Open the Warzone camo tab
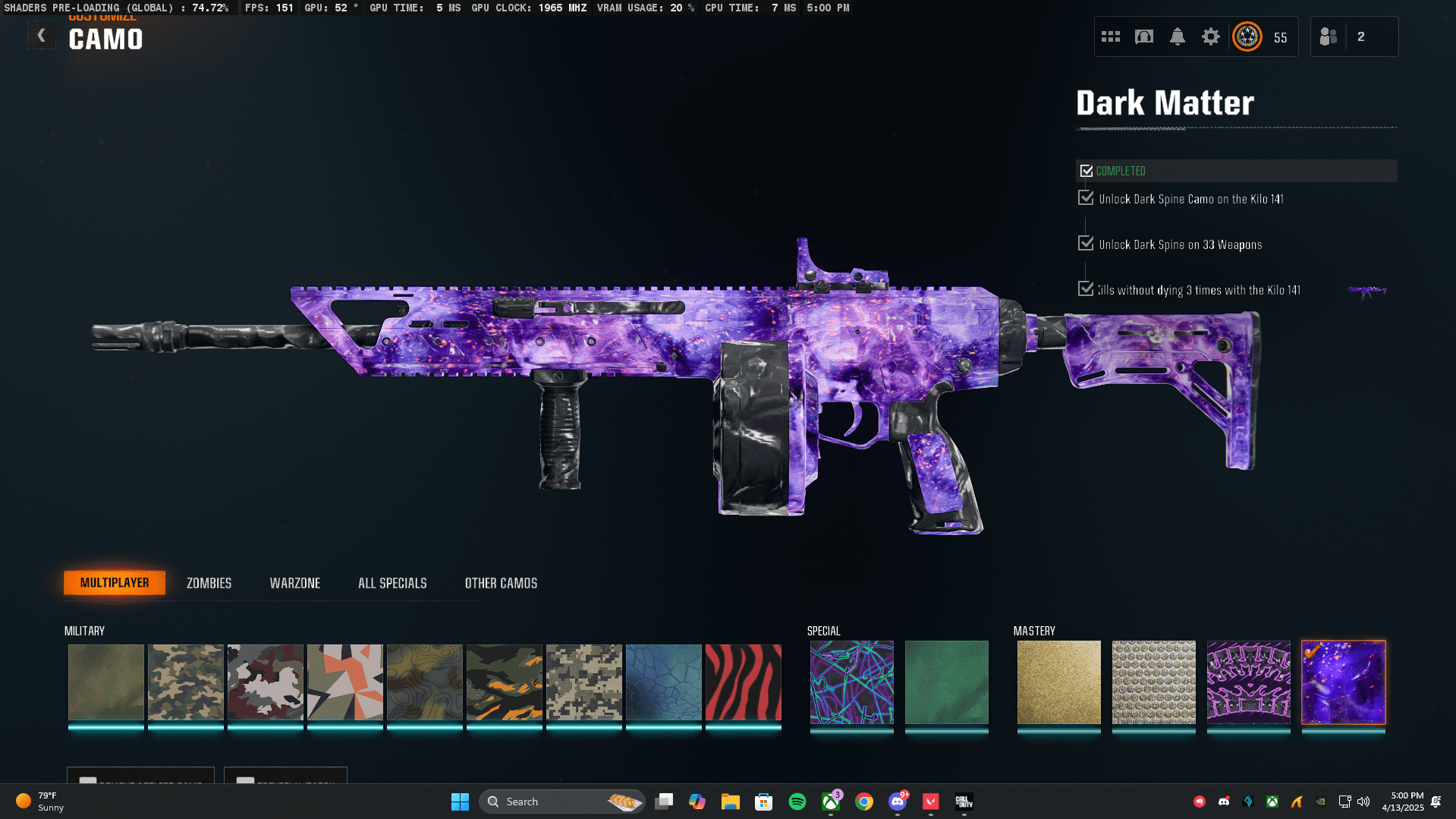Viewport: 1456px width, 819px height. (295, 583)
